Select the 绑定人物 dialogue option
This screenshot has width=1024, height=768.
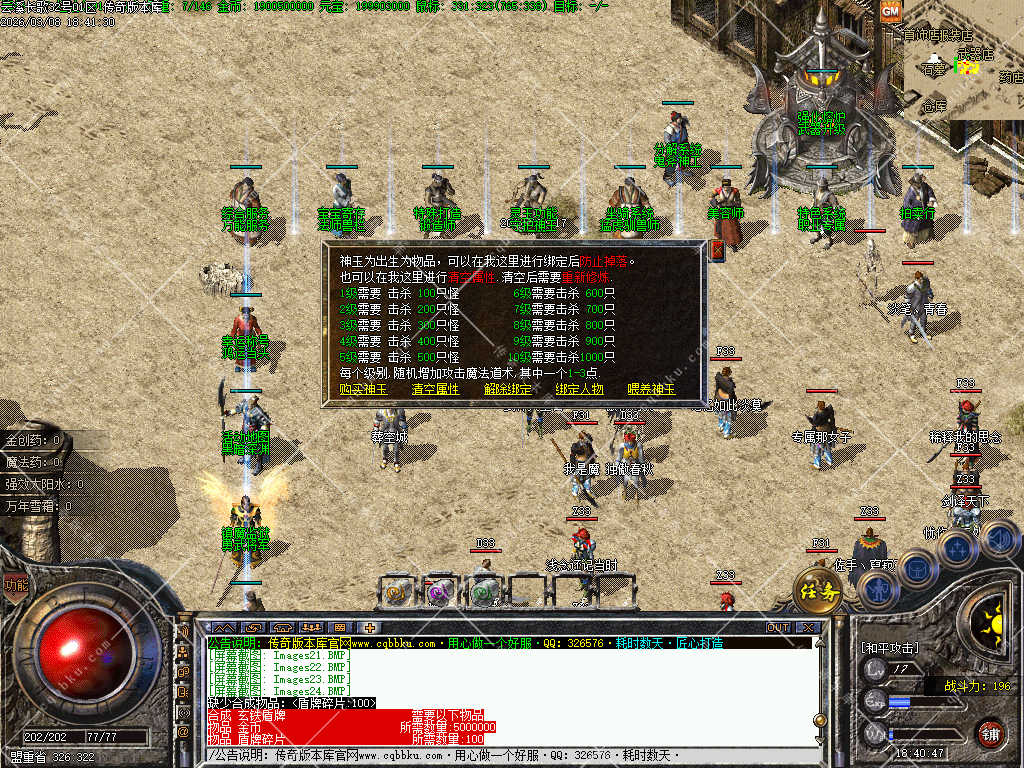pyautogui.click(x=579, y=390)
